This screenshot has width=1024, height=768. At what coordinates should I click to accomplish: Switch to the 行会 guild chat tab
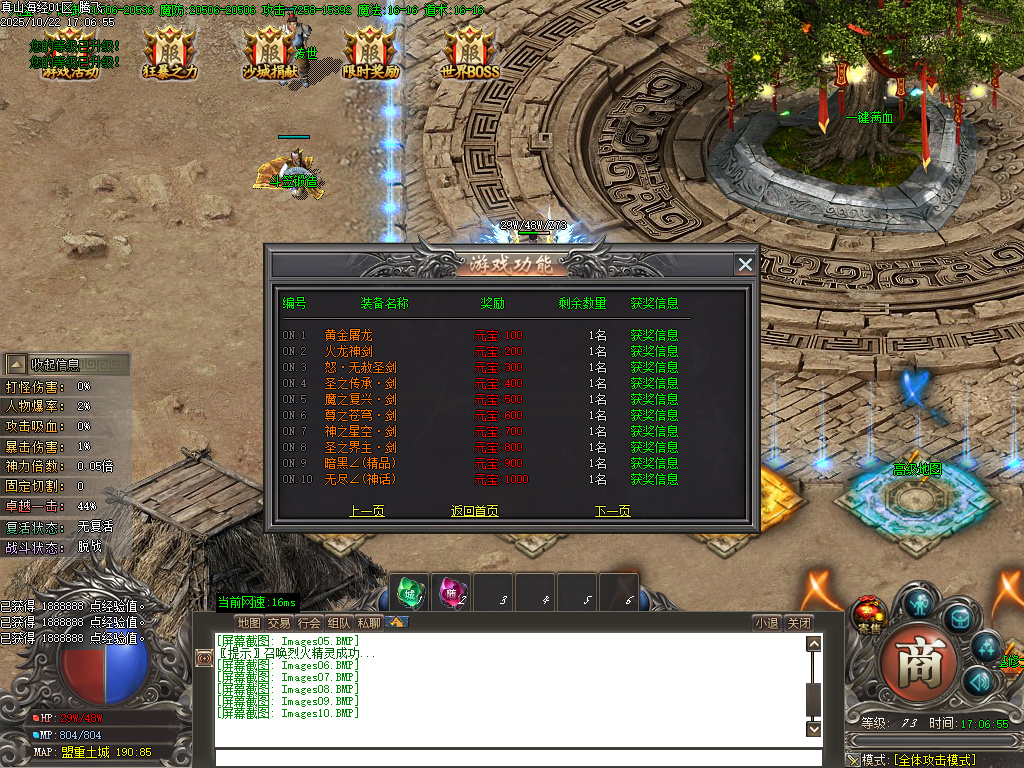pos(310,622)
